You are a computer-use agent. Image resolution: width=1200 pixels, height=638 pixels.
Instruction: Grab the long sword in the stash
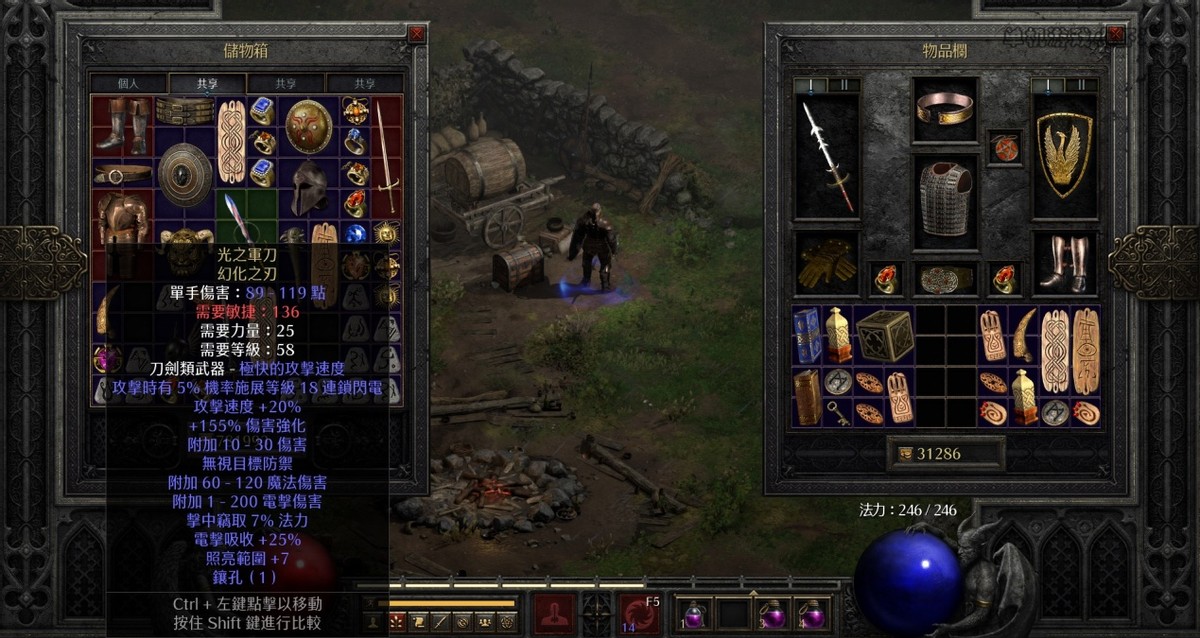(x=385, y=153)
